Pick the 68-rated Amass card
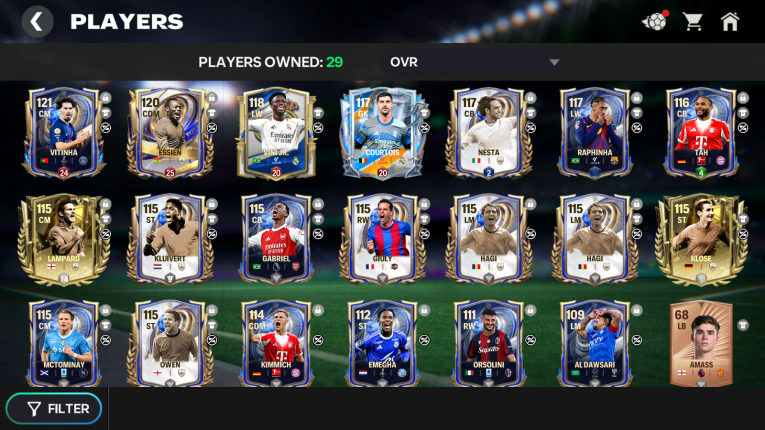Image resolution: width=765 pixels, height=430 pixels. click(x=701, y=343)
